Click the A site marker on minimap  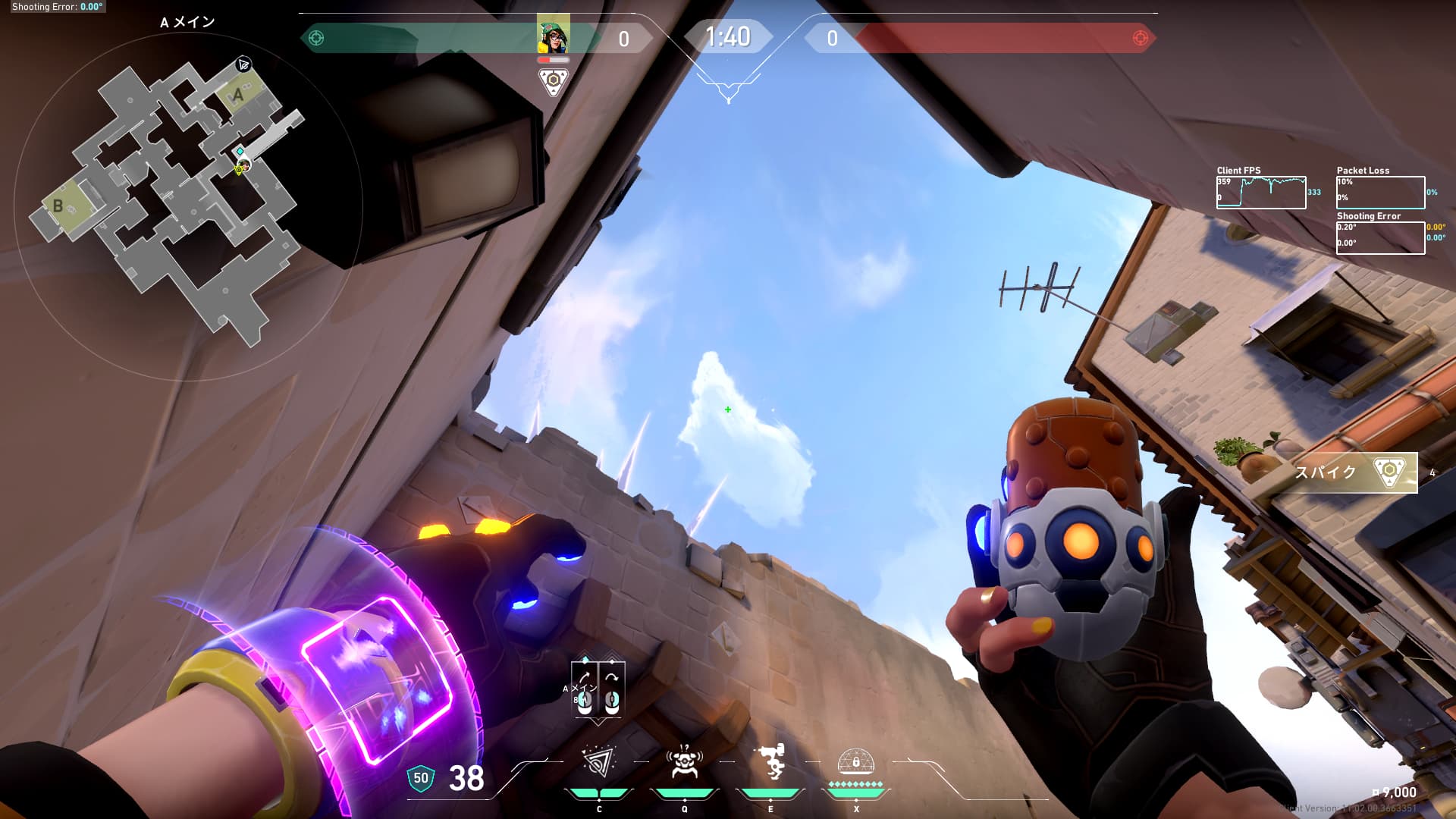click(238, 96)
